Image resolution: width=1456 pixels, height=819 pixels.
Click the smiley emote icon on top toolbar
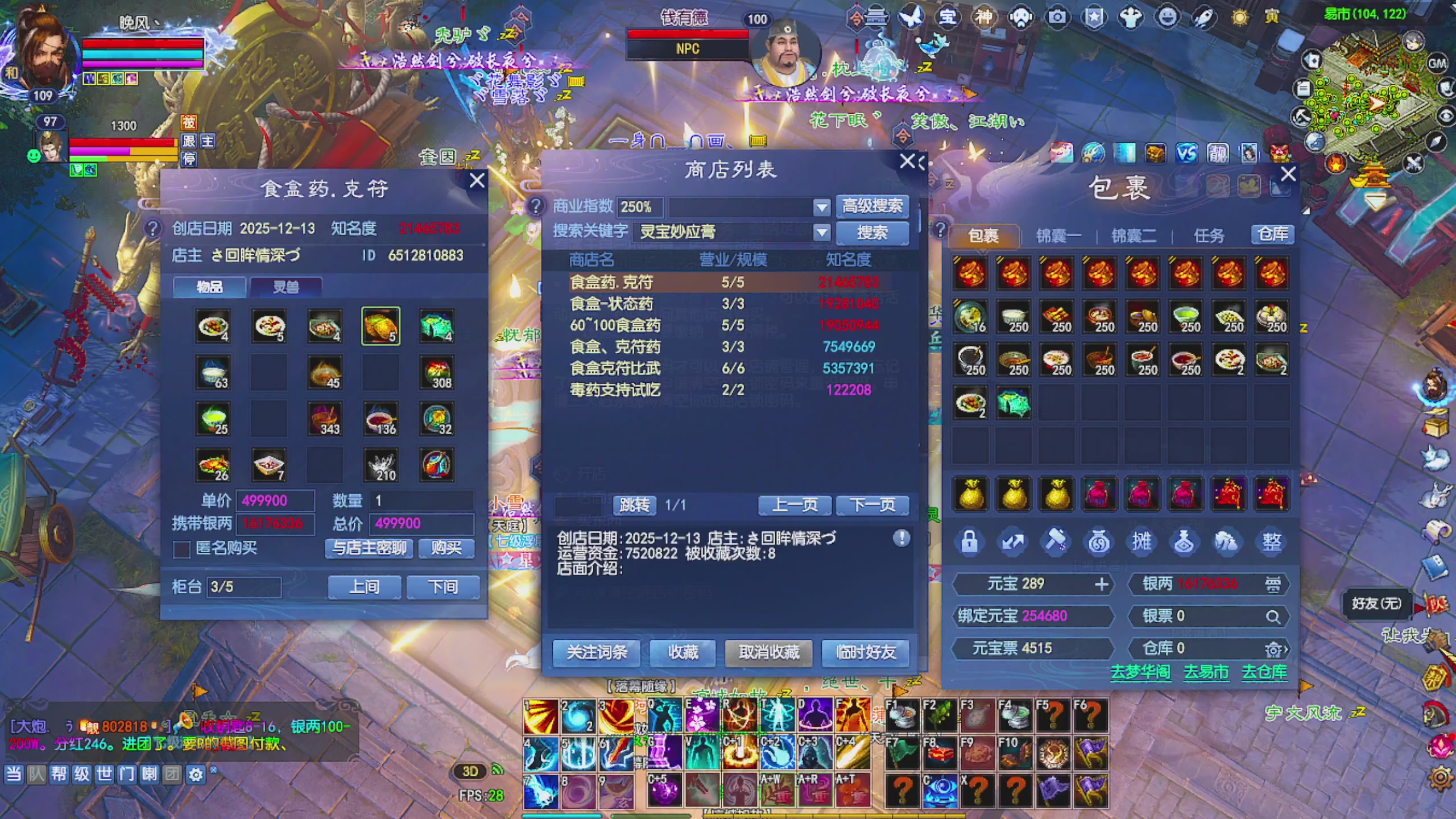coord(1165,17)
